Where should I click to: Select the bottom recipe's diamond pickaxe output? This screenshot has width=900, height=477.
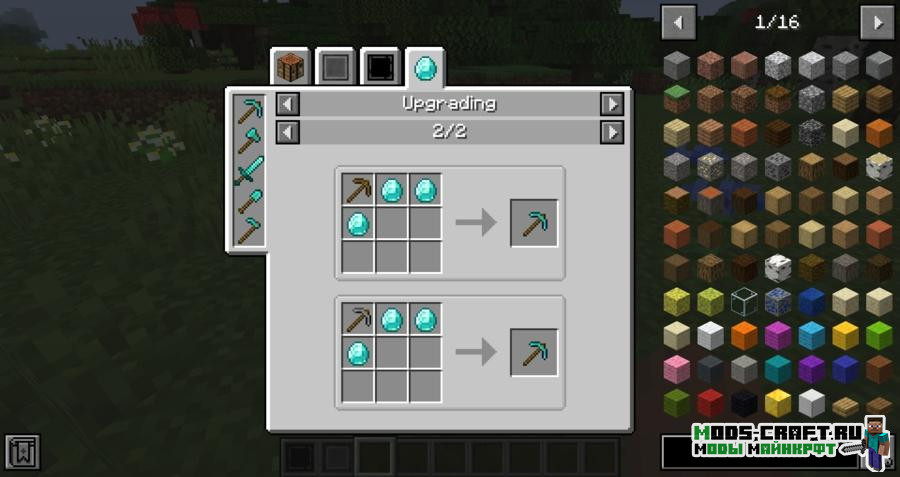tap(534, 352)
